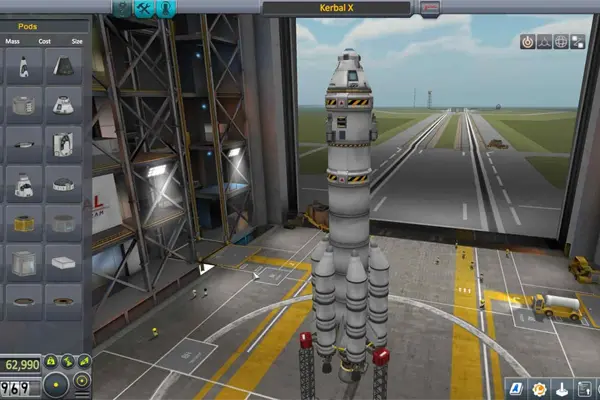Sort parts by Cost

pos(43,43)
